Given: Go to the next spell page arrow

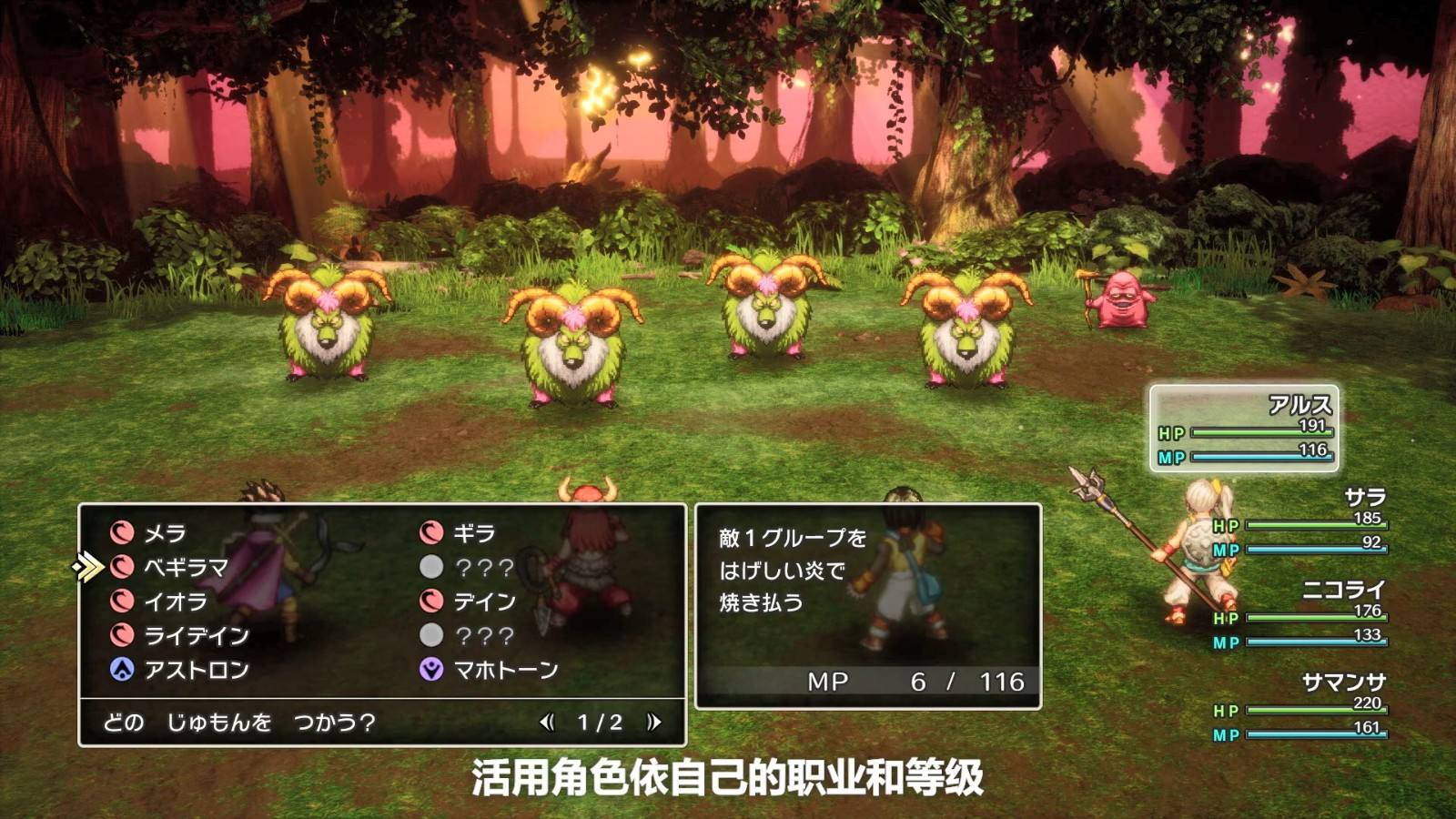Looking at the screenshot, I should [x=653, y=723].
